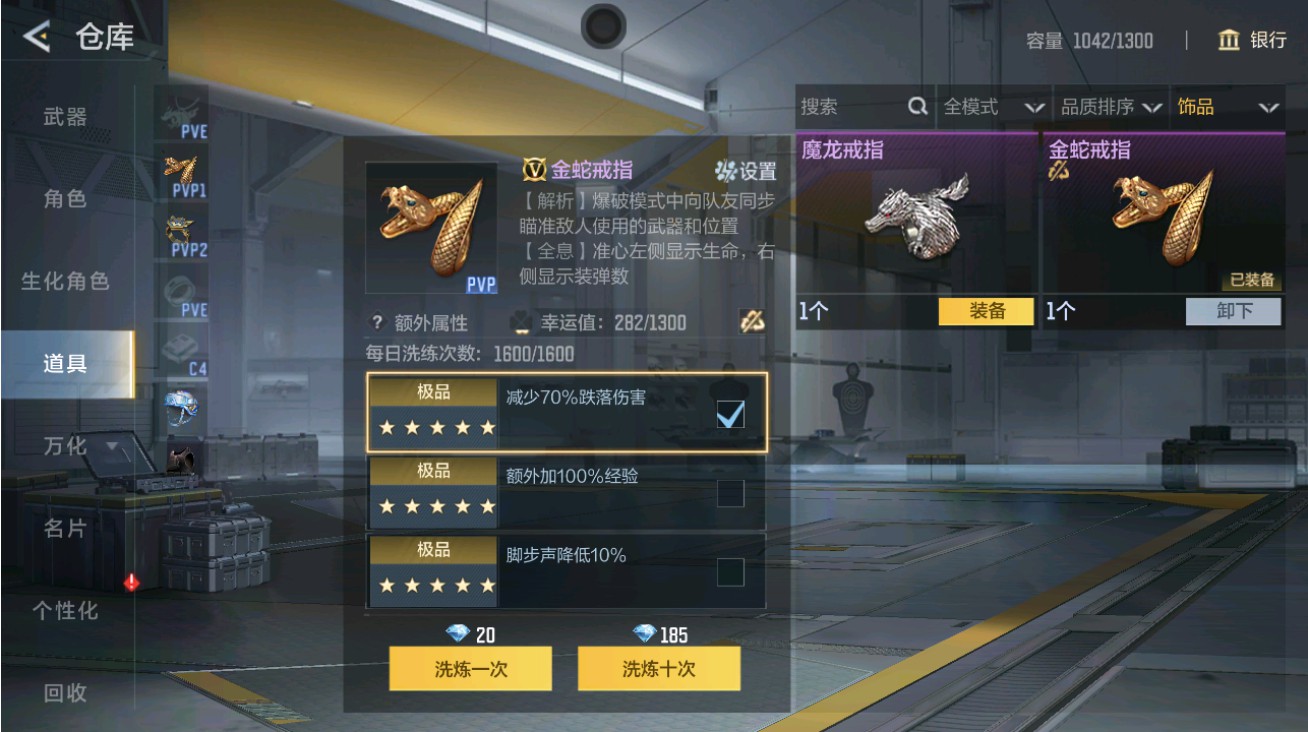Click the C4 item icon in sidebar
Image resolution: width=1308 pixels, height=732 pixels.
click(184, 348)
